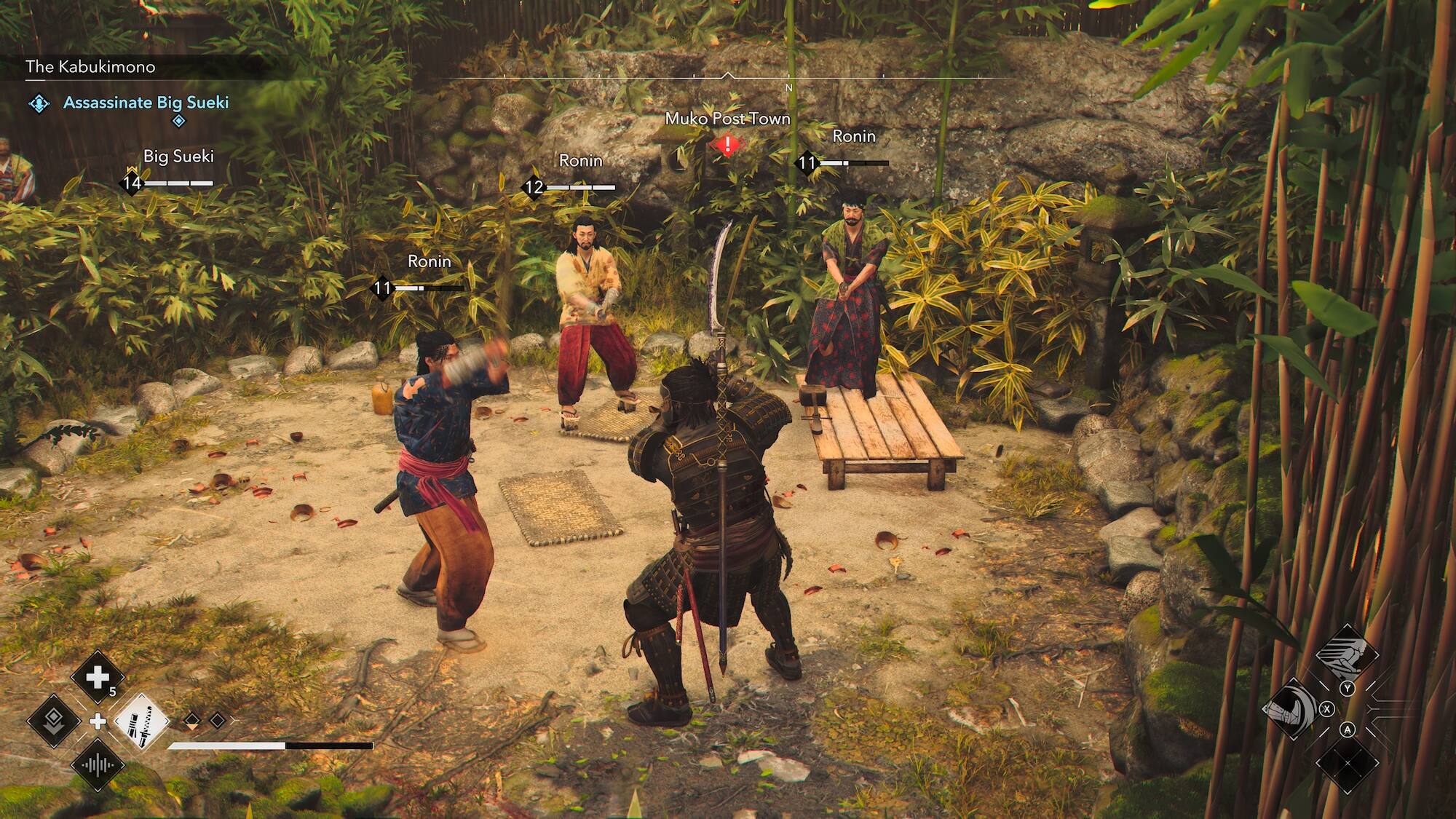
Task: Click the Assassinate Big Sueki objective text
Action: 146,103
